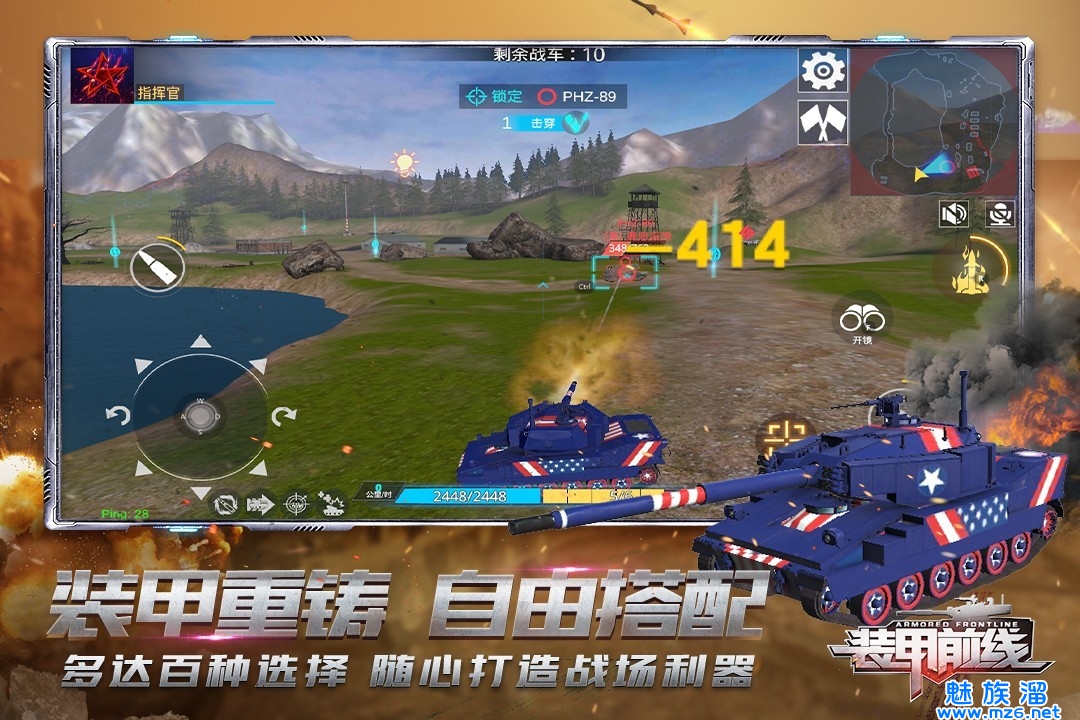
Task: Open the battlefield minimap
Action: click(x=931, y=122)
